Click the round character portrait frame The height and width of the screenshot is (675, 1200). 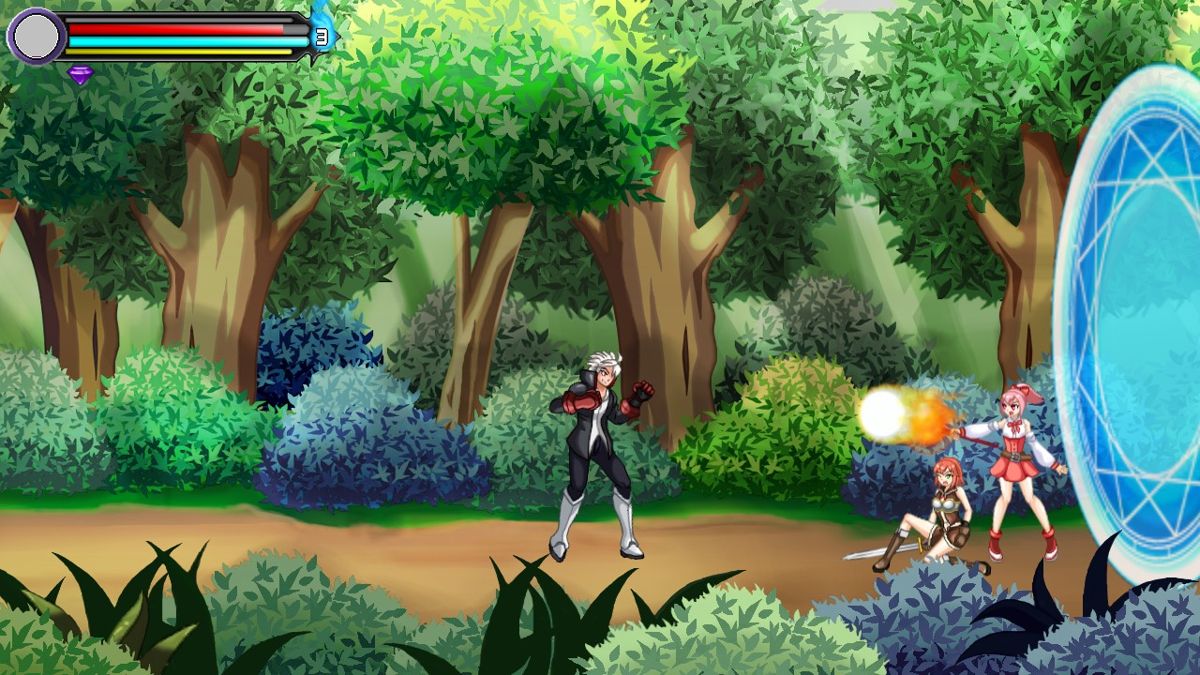point(36,36)
